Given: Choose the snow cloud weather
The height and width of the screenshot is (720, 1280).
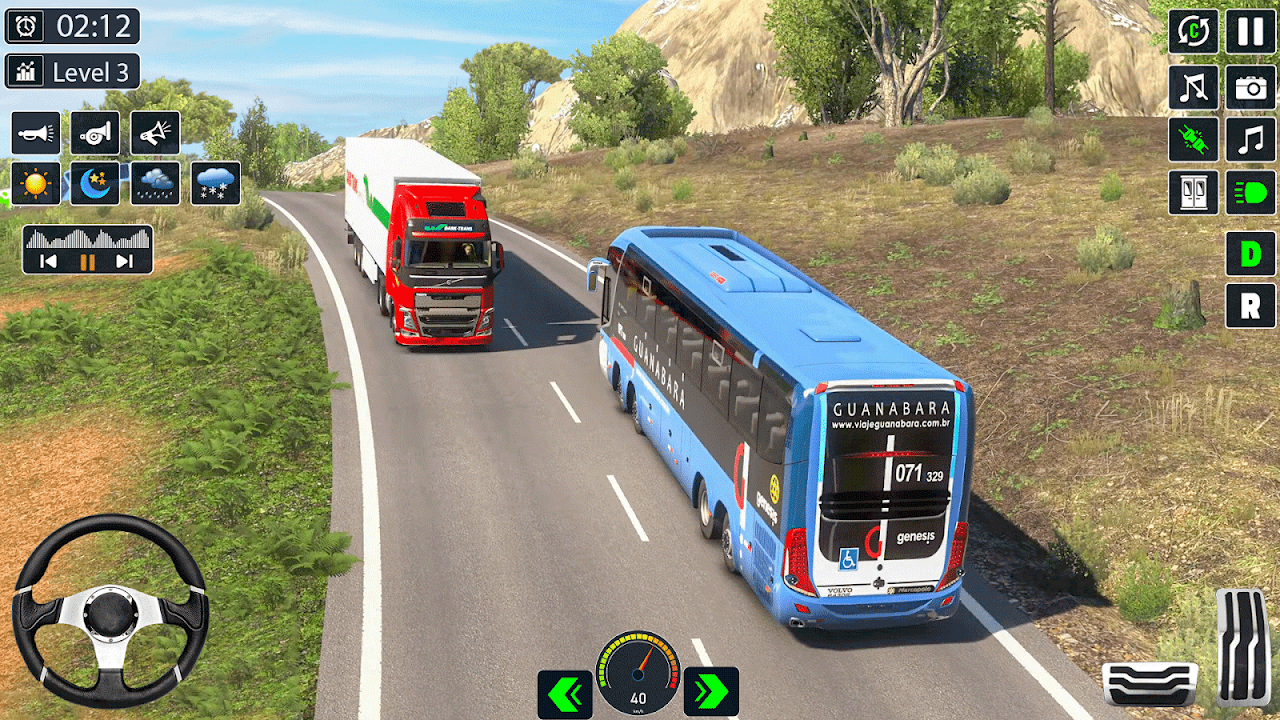Looking at the screenshot, I should pos(215,184).
